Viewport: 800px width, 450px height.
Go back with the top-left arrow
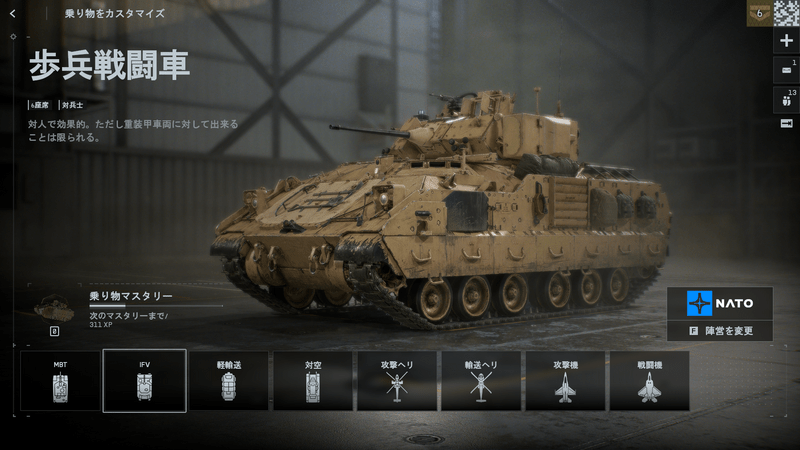pos(12,14)
